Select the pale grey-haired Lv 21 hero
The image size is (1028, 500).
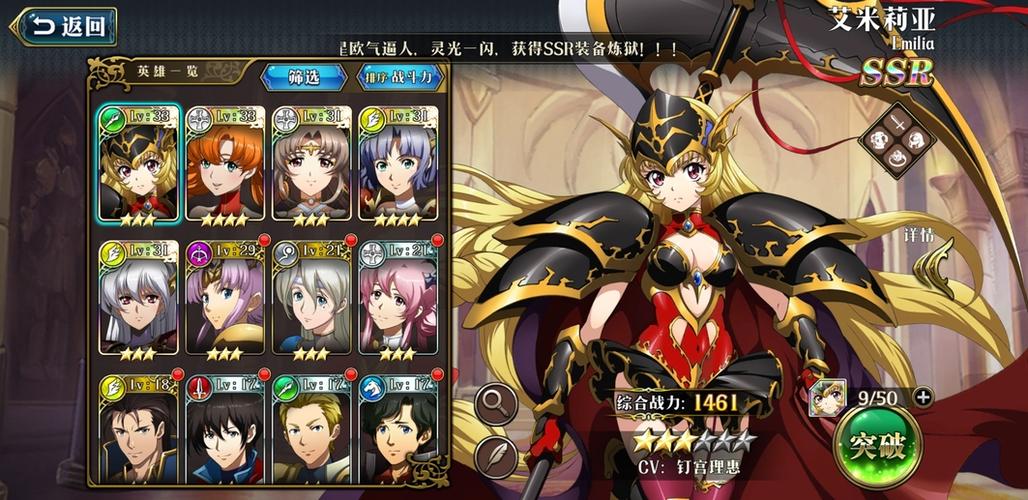pos(311,298)
